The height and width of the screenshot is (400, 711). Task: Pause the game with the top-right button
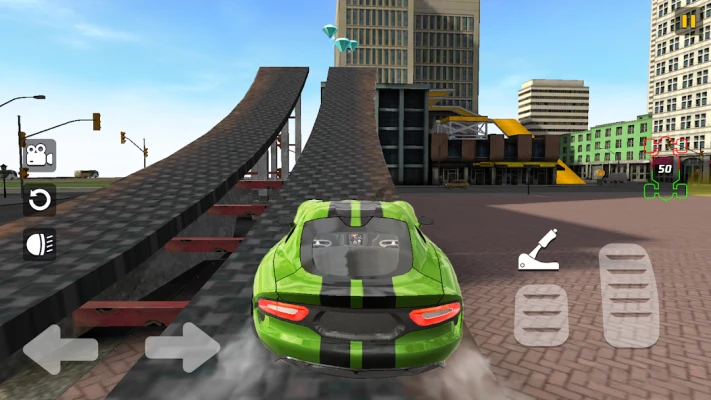[688, 21]
